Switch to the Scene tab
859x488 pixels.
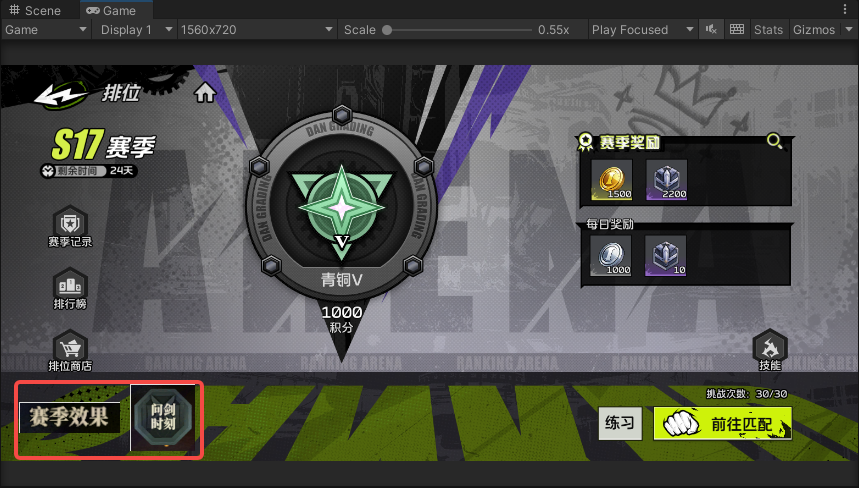(36, 10)
